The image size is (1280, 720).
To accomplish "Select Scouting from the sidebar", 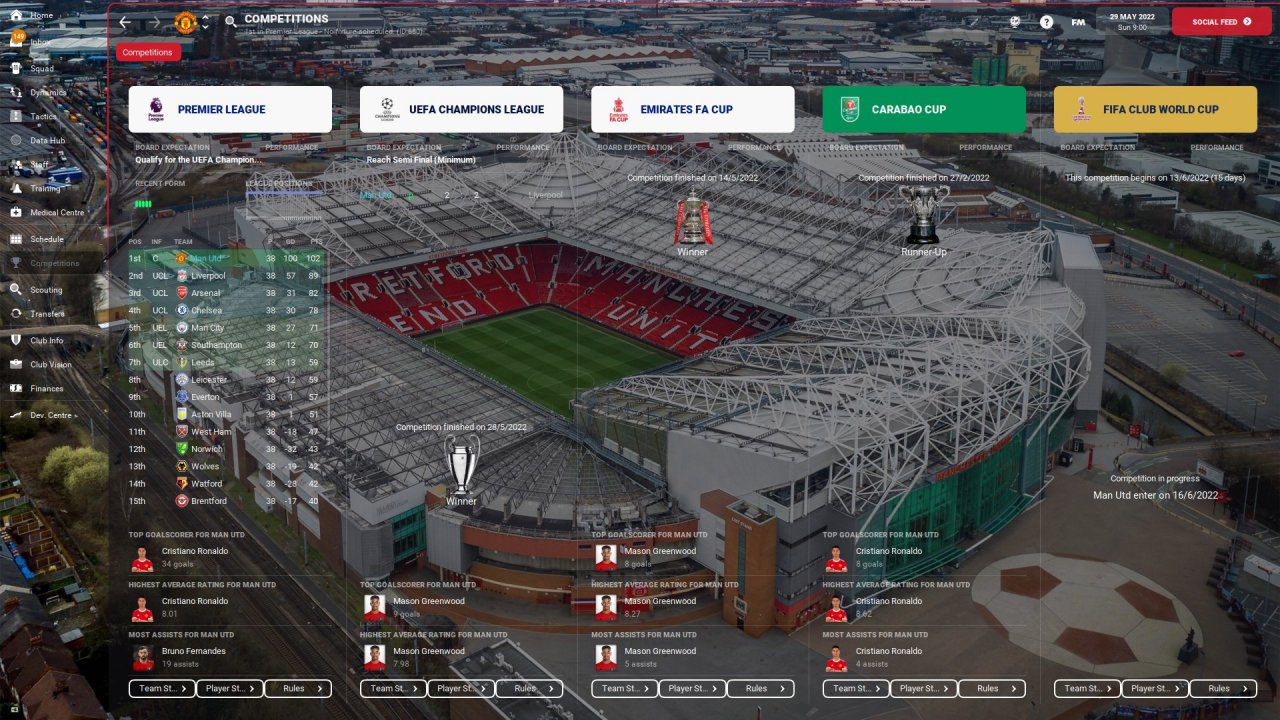I will point(45,290).
